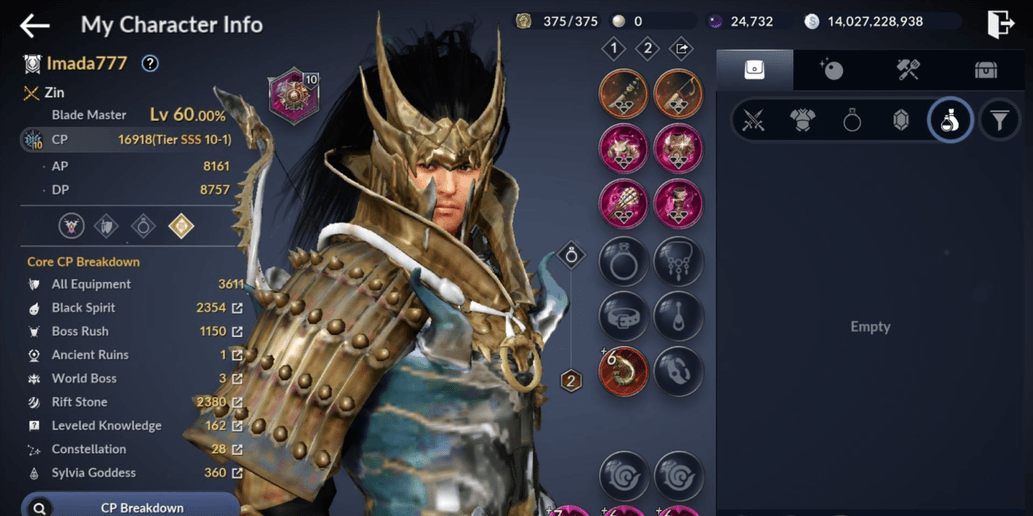The width and height of the screenshot is (1033, 516).
Task: Switch to gear preset 1
Action: coord(614,48)
